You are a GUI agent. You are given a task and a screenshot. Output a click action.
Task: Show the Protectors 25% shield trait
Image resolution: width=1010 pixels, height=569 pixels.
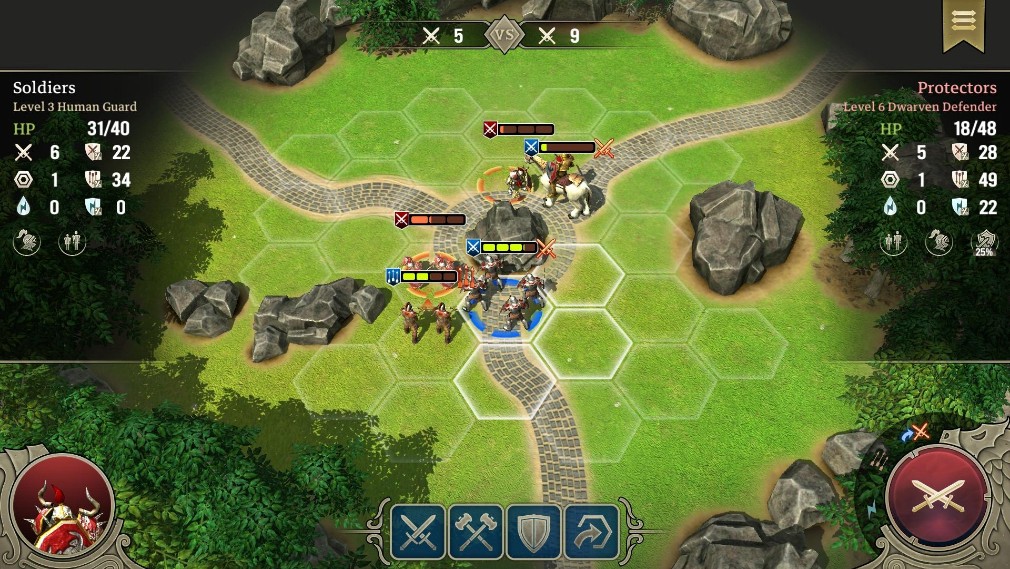983,243
